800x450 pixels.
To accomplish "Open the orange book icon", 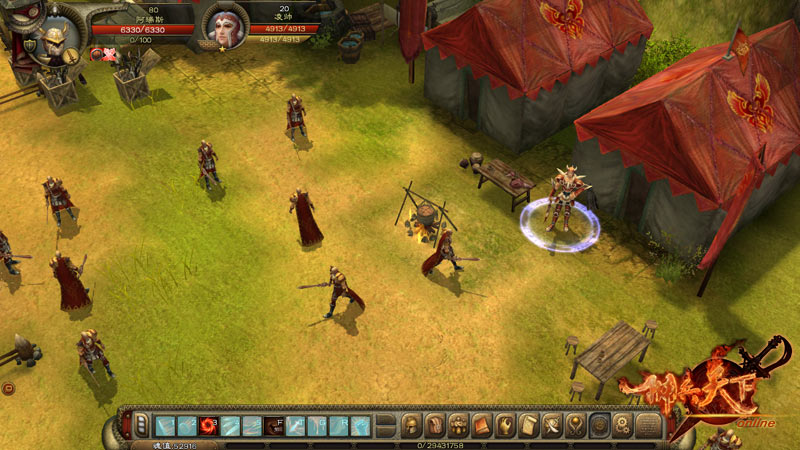I will click(482, 426).
